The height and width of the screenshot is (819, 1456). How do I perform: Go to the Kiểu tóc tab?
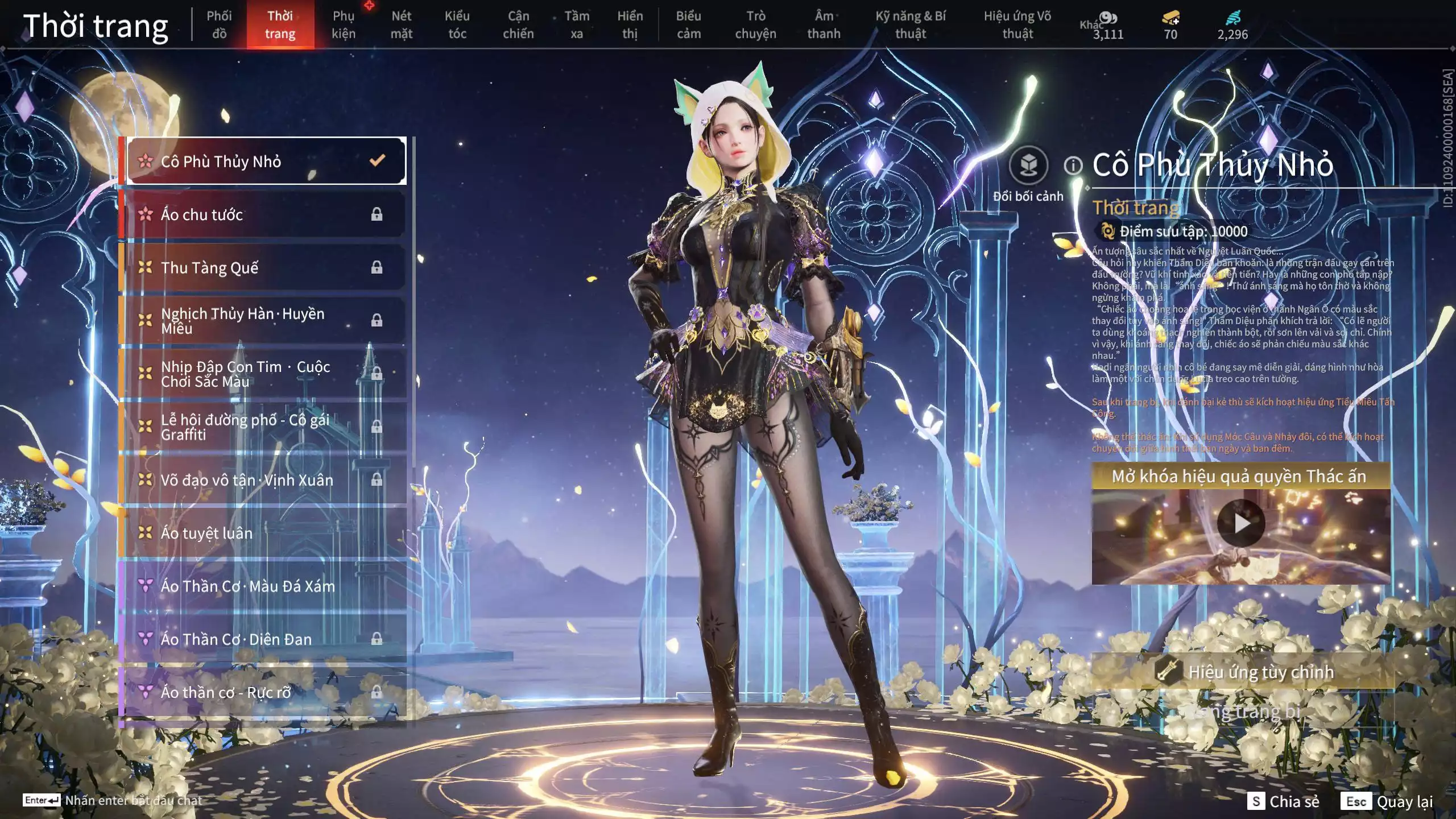click(457, 24)
